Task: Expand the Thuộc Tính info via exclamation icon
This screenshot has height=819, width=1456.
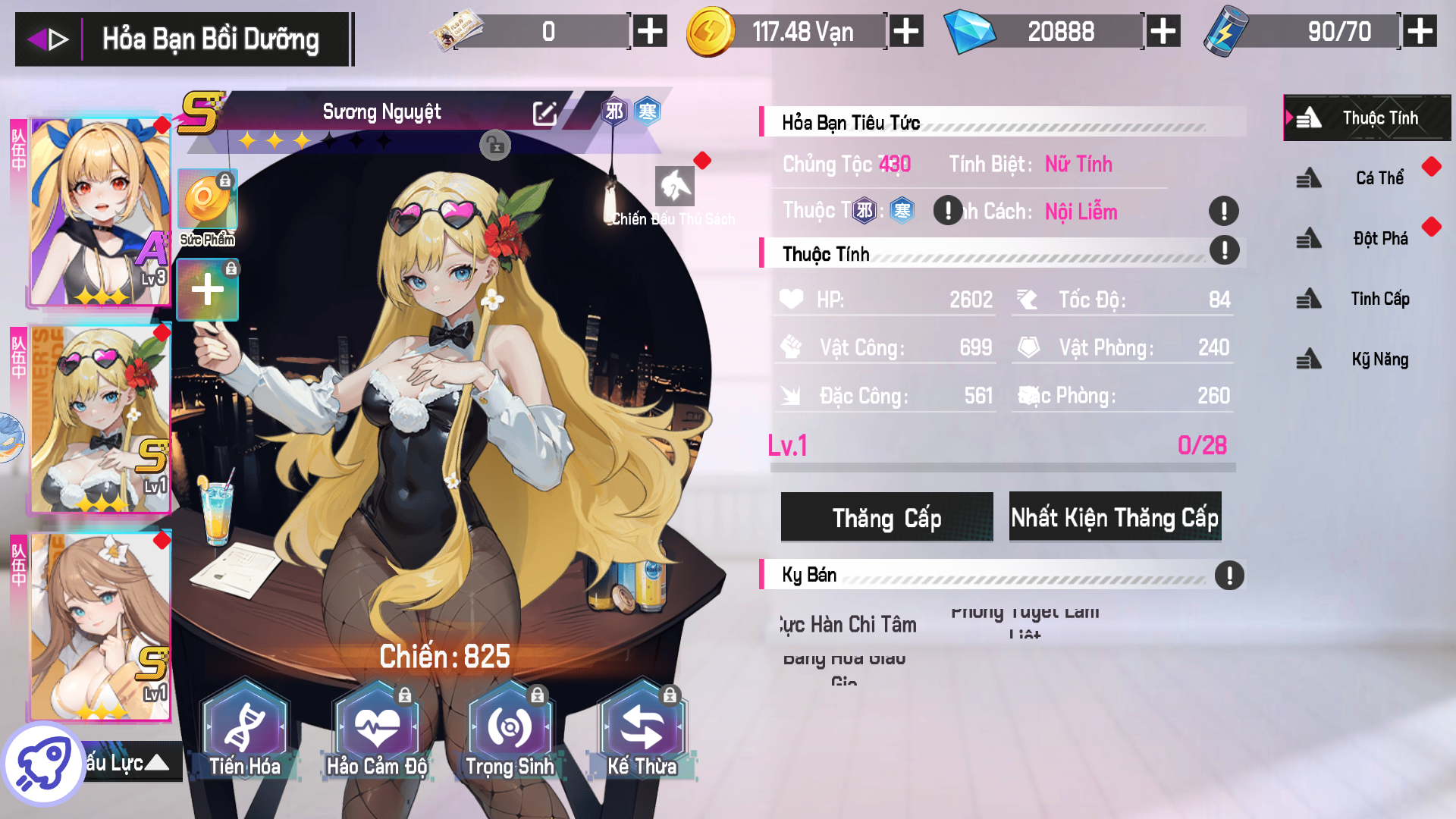Action: coord(1223,250)
